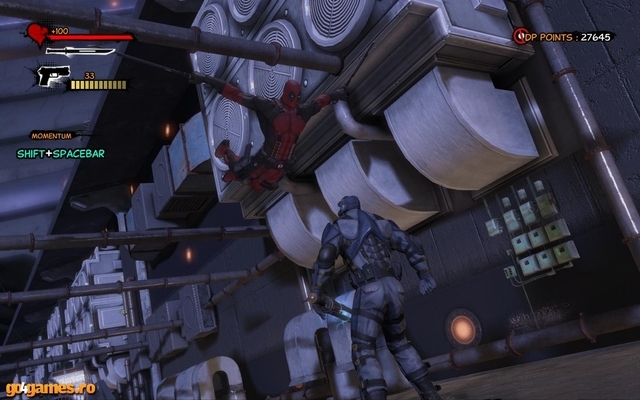Click the Deadpool DP points emblem
The height and width of the screenshot is (400, 640).
(520, 36)
